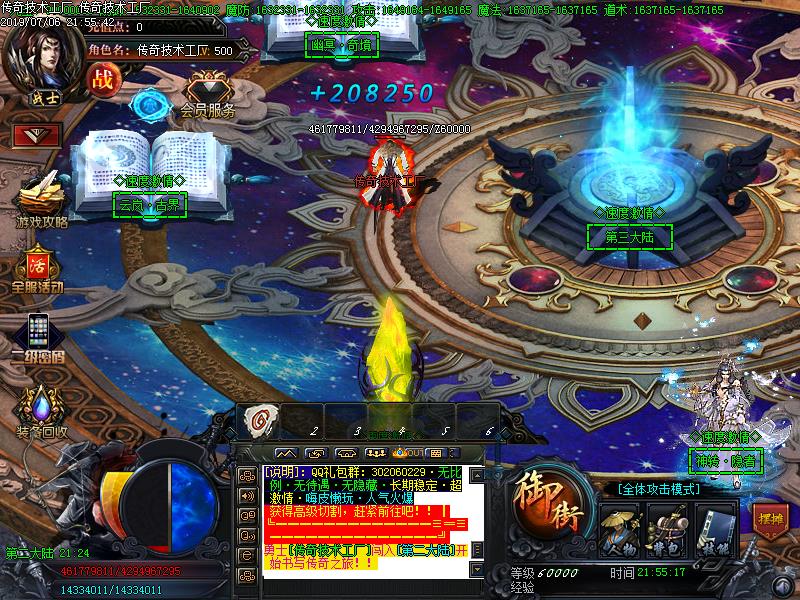
Task: Open the 人物 character panel
Action: pyautogui.click(x=619, y=529)
